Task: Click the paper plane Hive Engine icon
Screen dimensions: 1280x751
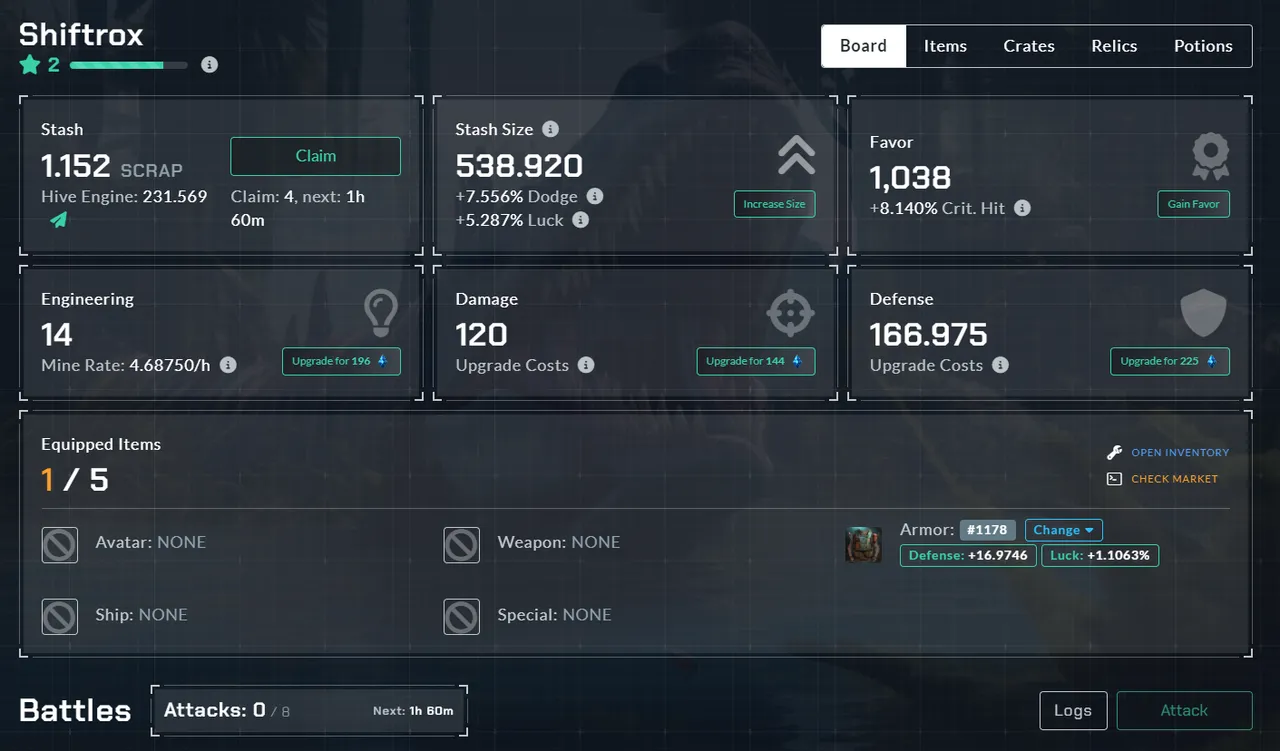Action: (59, 220)
